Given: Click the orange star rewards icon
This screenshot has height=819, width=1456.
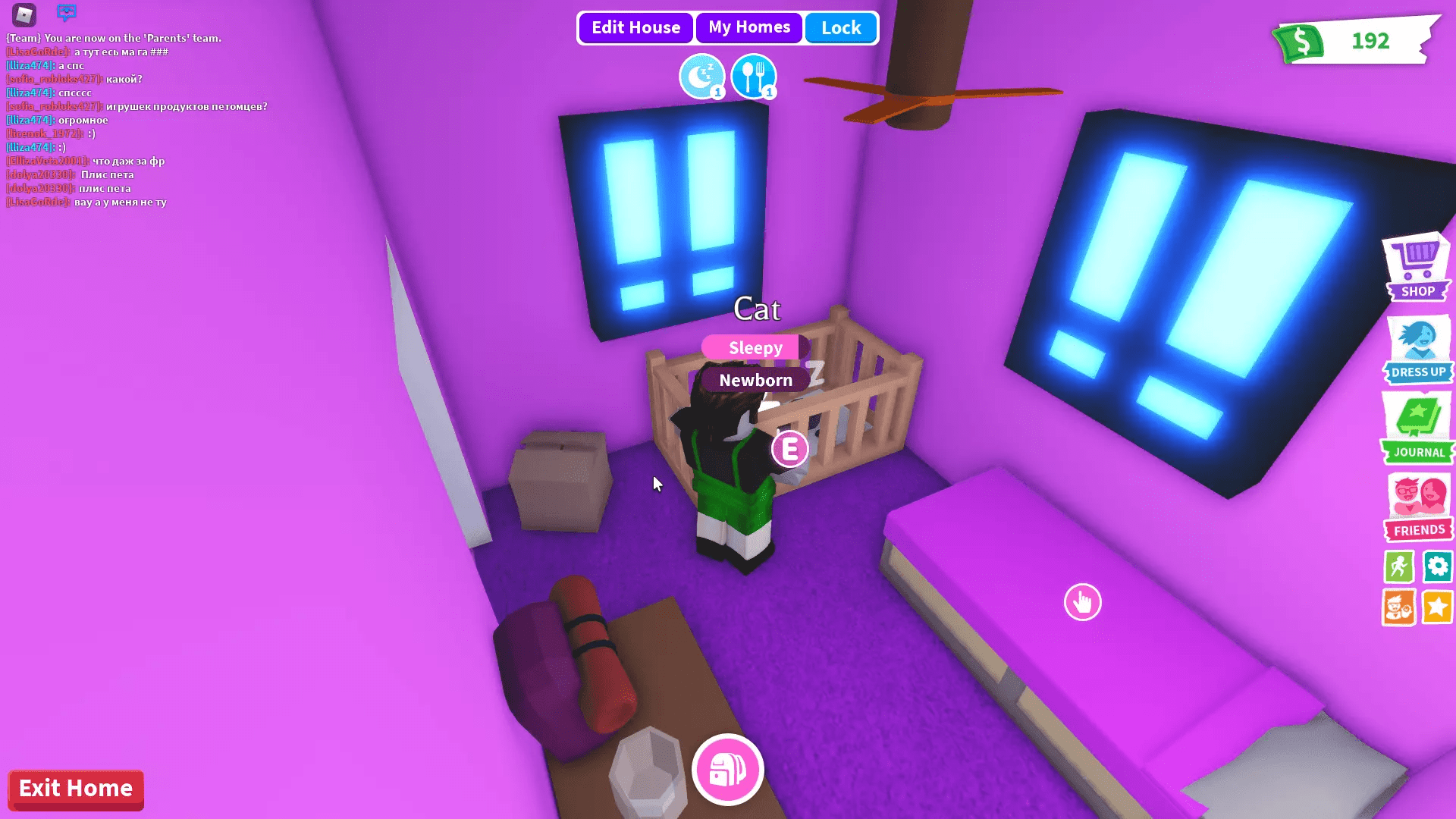Looking at the screenshot, I should (x=1438, y=605).
